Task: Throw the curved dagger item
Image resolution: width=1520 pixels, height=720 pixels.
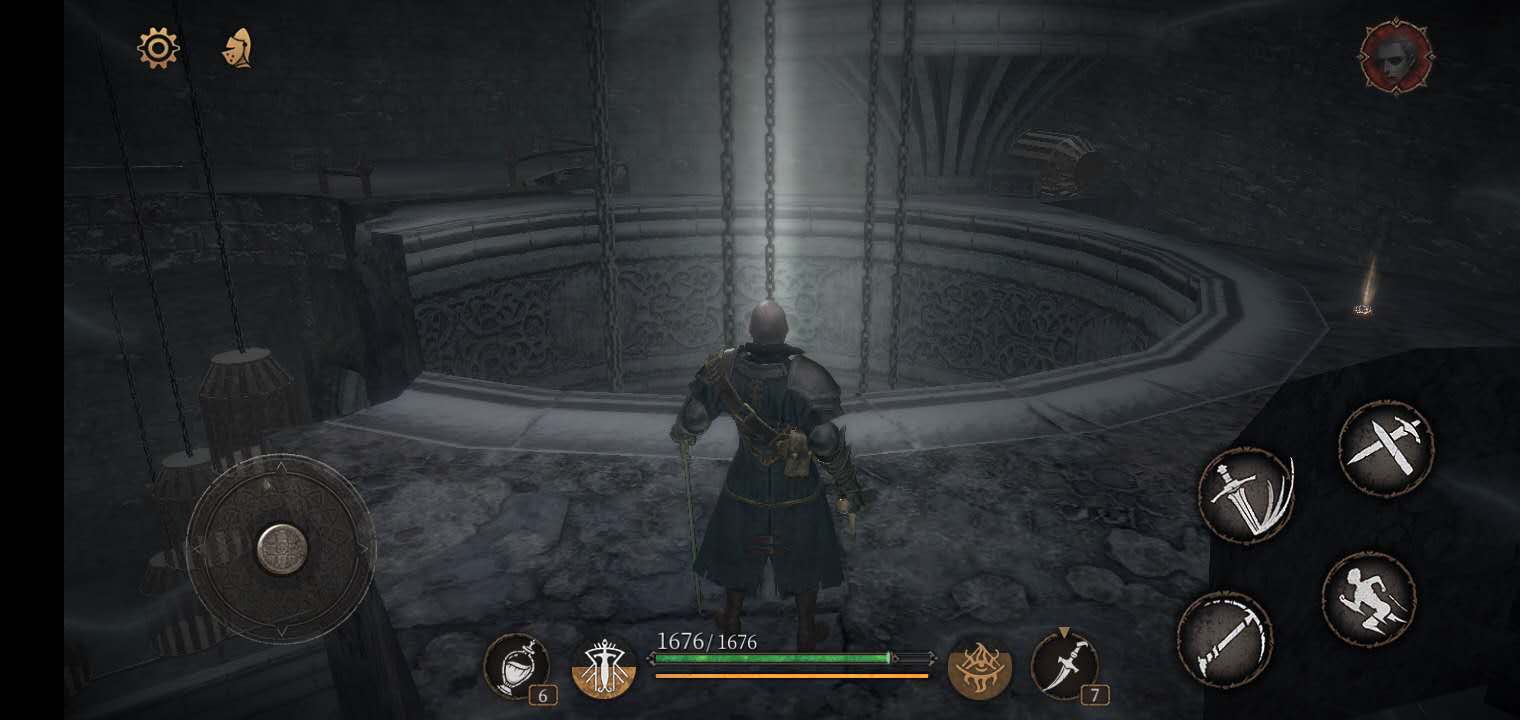Action: (x=1064, y=666)
